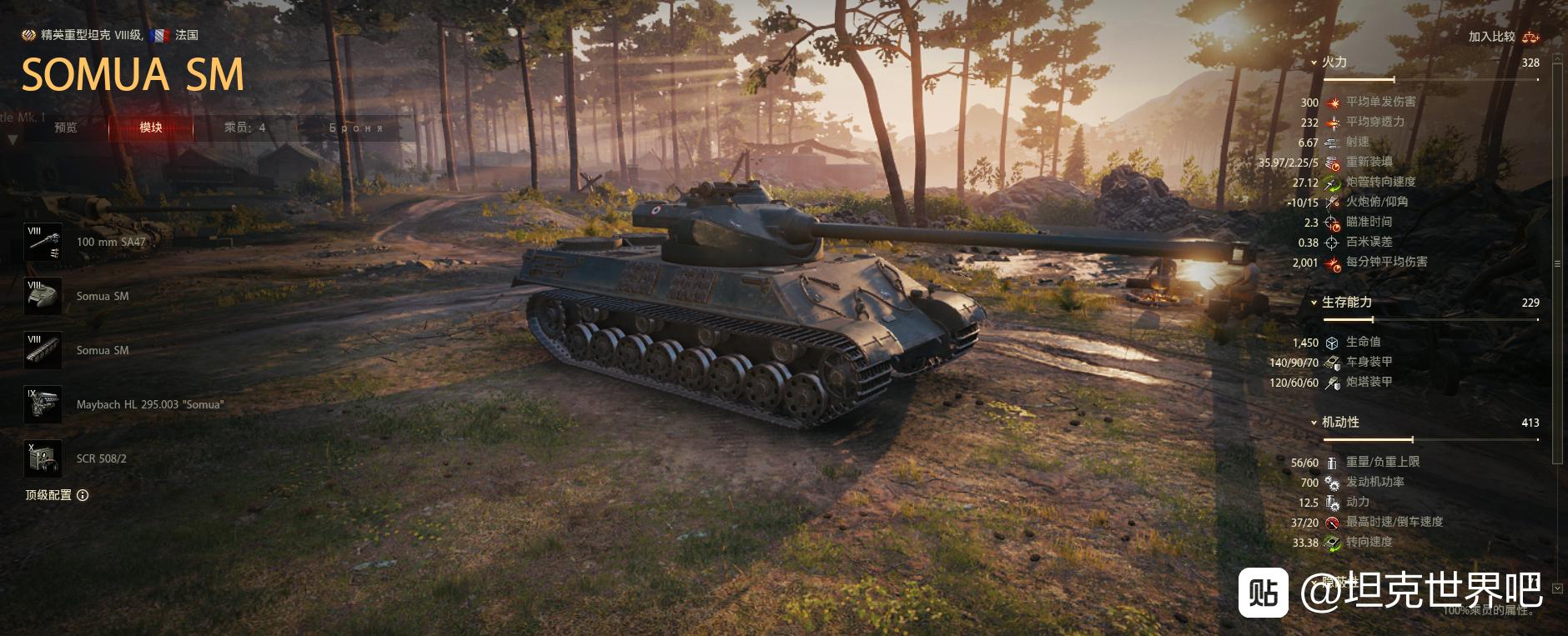Open the 乘员: 4 crew tab
Image resolution: width=1568 pixels, height=636 pixels.
click(244, 128)
